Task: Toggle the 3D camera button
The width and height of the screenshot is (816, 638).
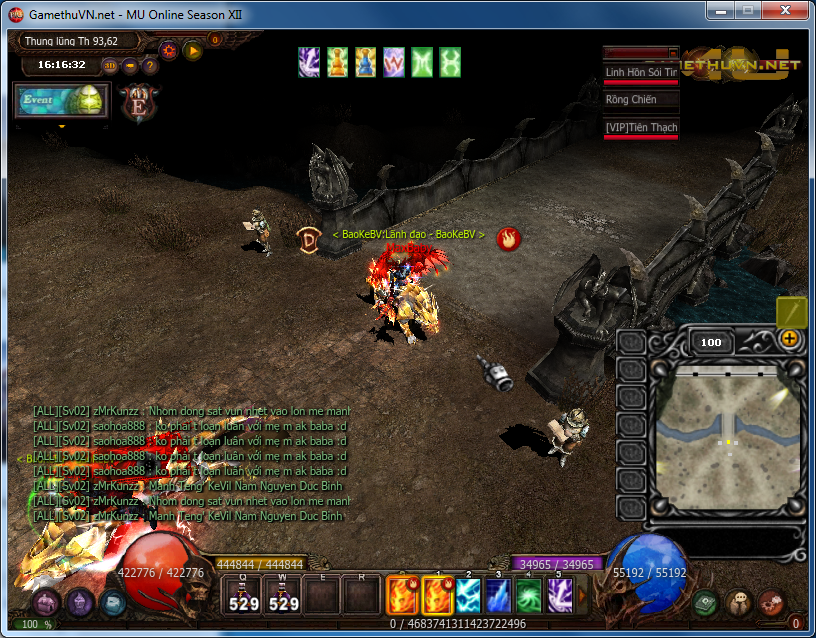Action: [x=110, y=66]
